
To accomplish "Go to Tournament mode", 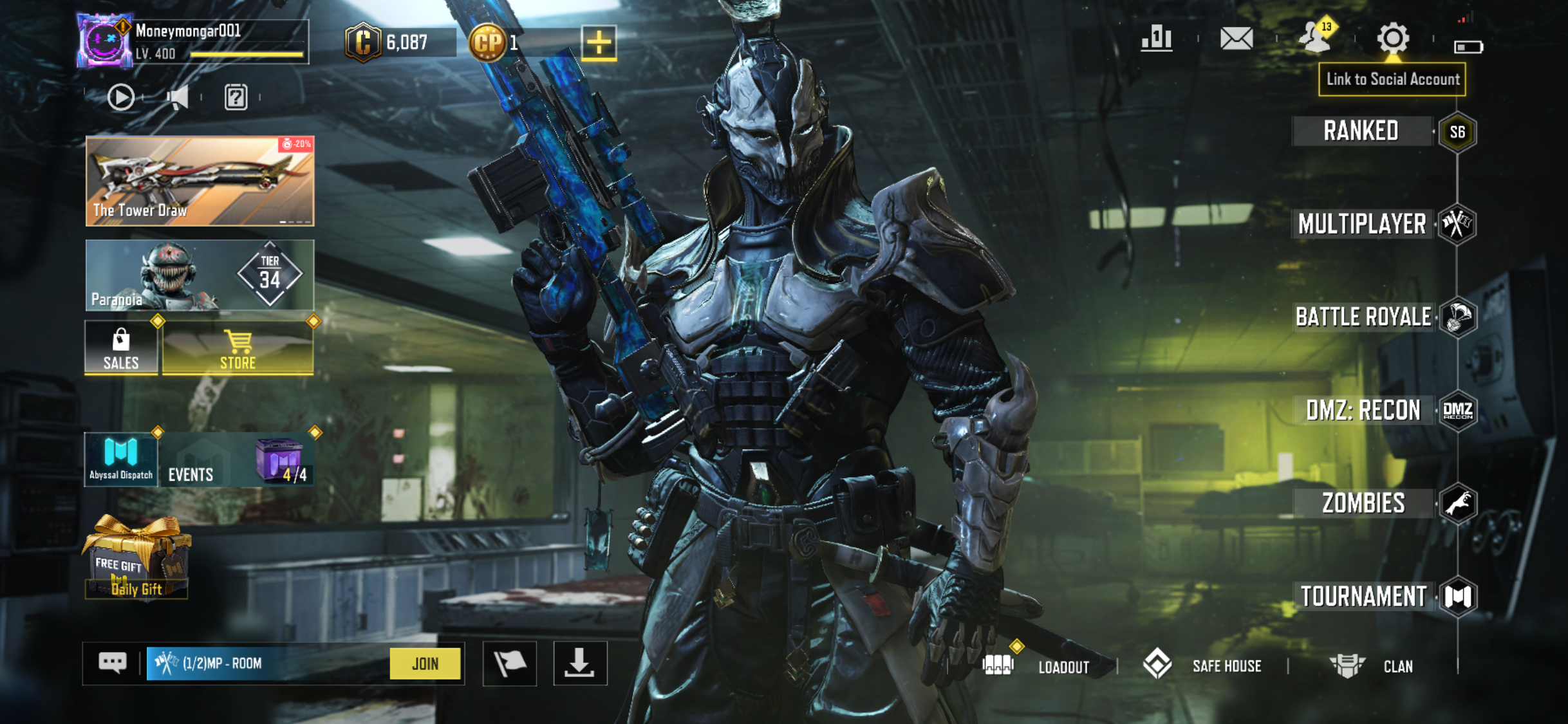I will pyautogui.click(x=1363, y=597).
